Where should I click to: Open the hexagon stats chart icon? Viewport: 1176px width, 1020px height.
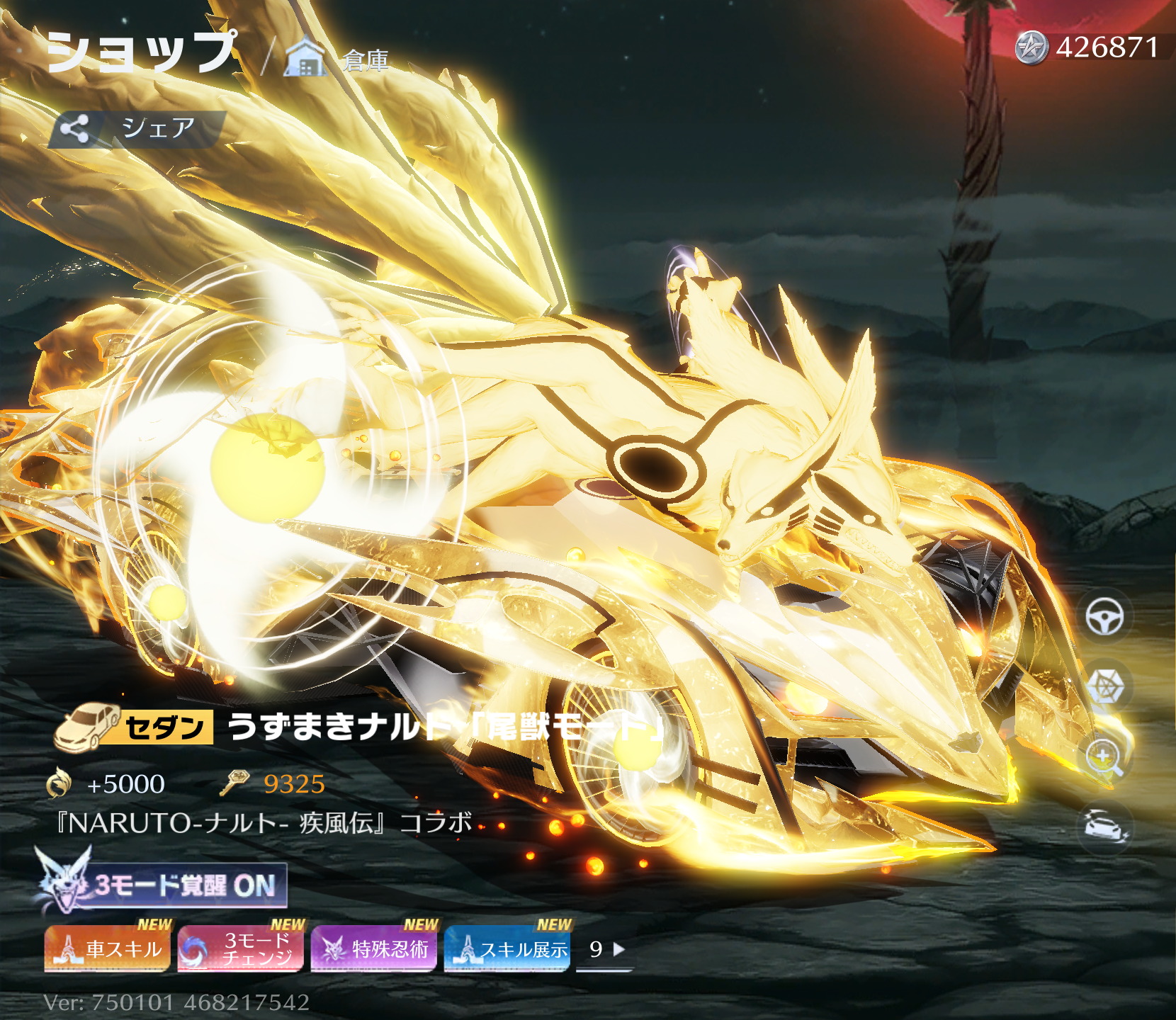click(1104, 686)
